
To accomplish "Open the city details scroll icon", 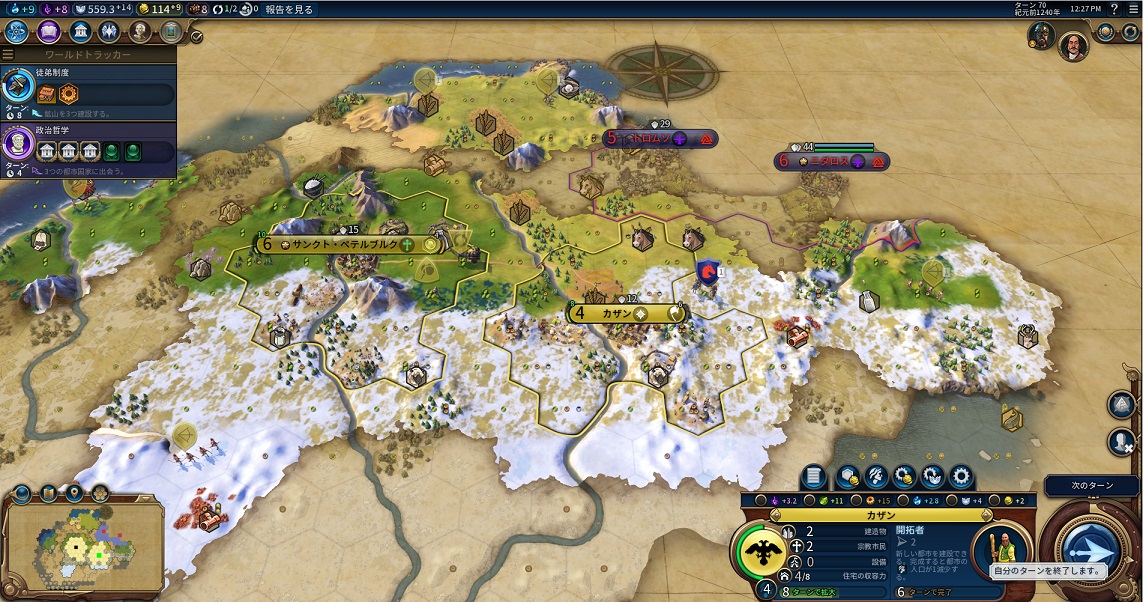I will (x=813, y=477).
